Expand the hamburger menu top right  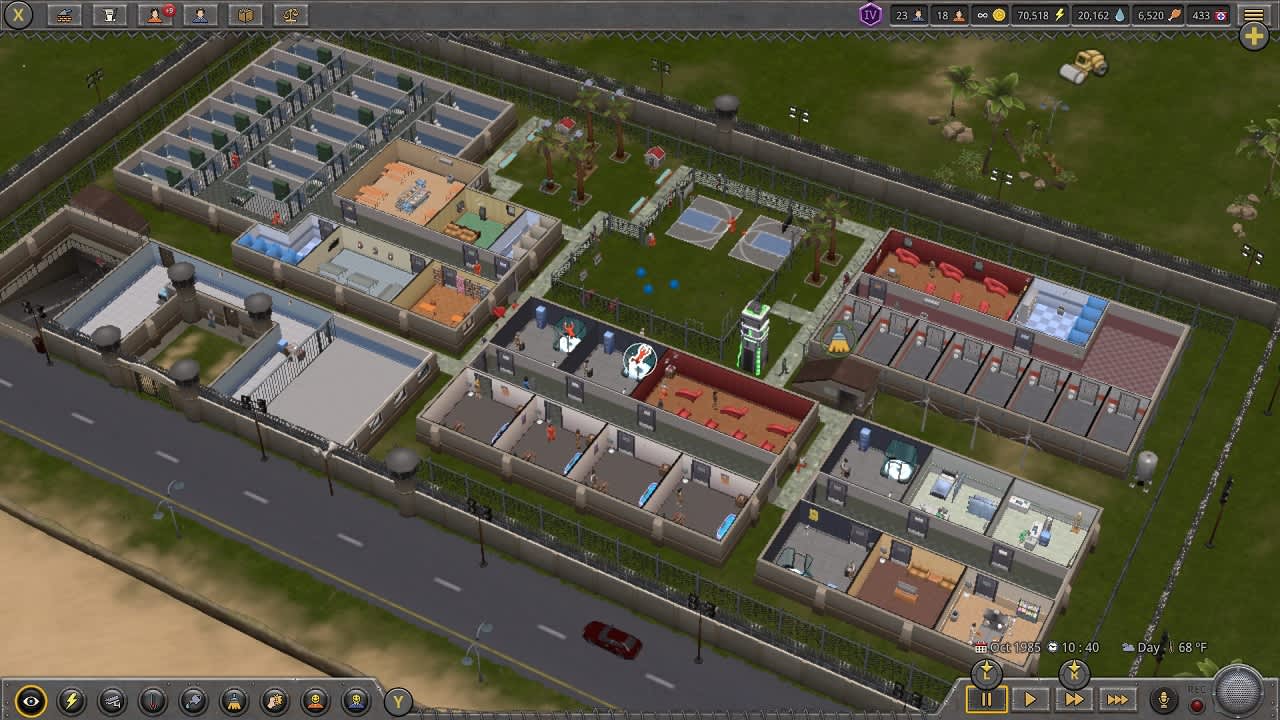pos(1253,14)
